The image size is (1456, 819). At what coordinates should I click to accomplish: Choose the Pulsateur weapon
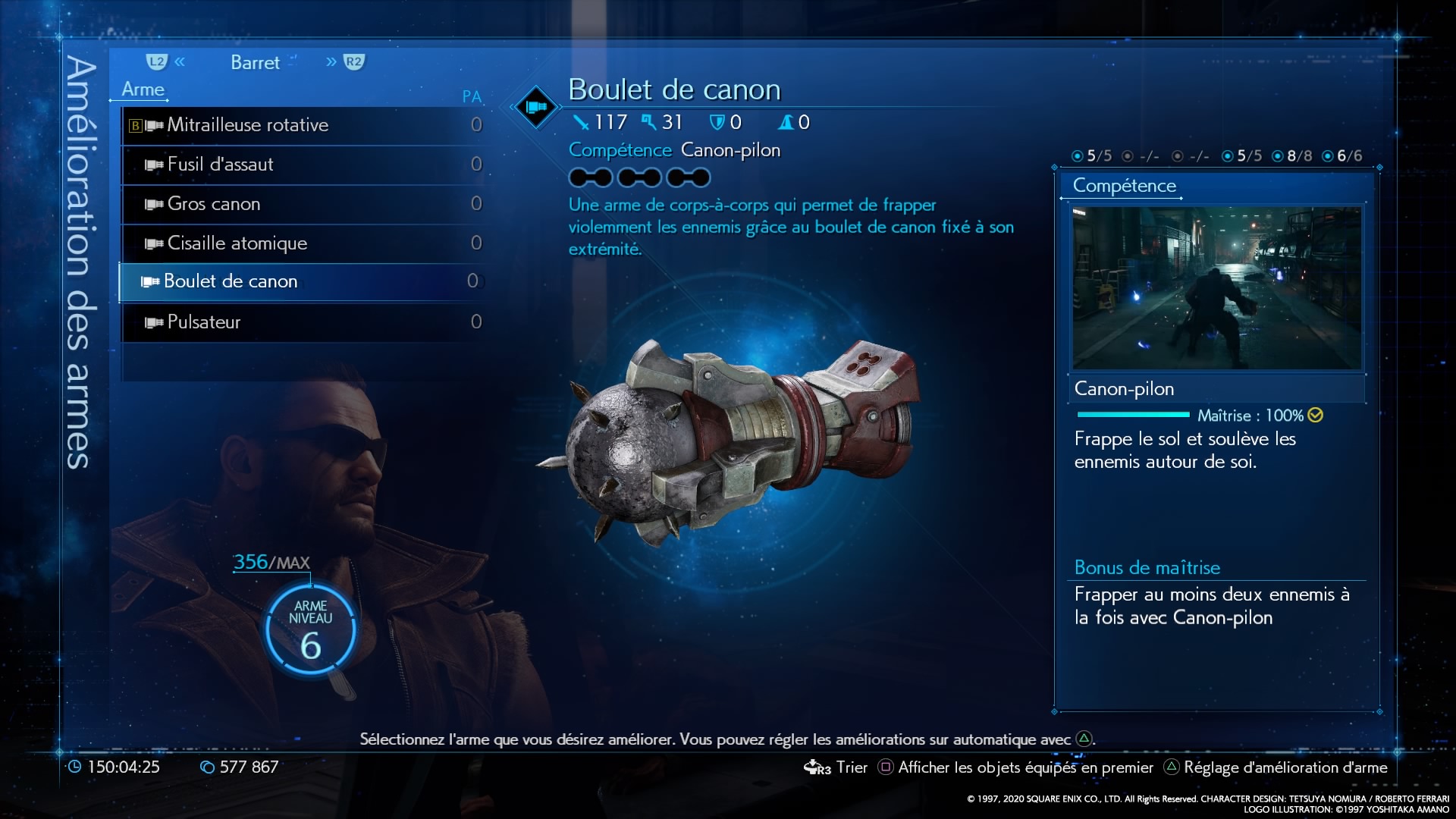click(x=303, y=322)
